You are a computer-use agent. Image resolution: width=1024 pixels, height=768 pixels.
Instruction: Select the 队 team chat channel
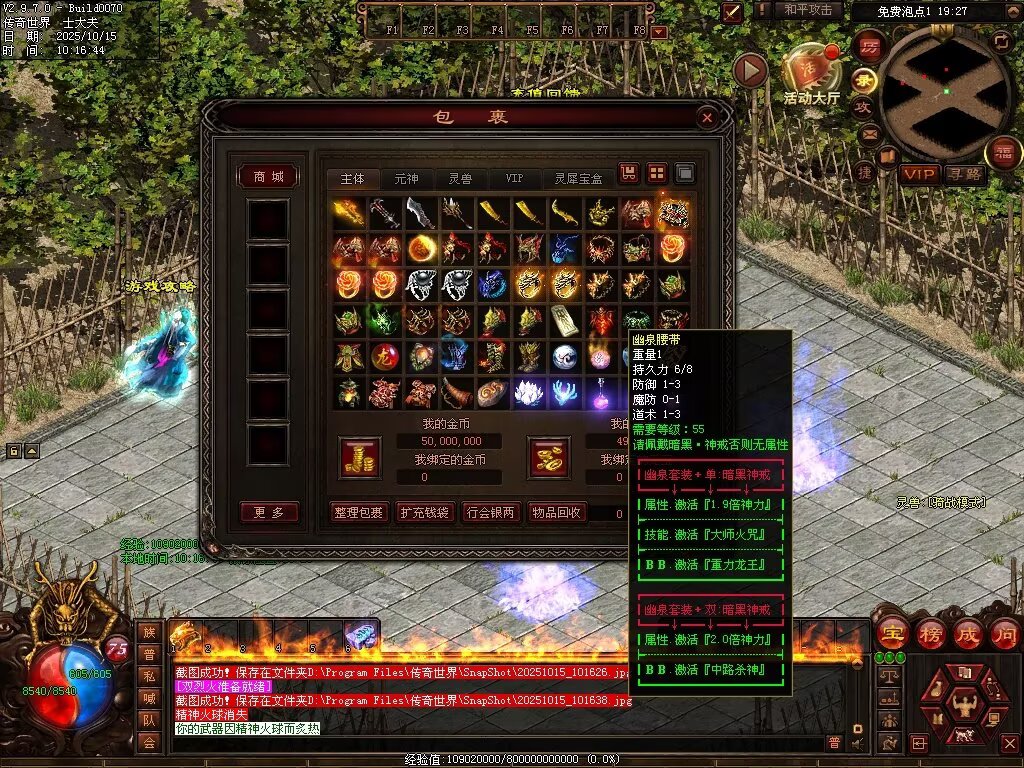tap(149, 718)
